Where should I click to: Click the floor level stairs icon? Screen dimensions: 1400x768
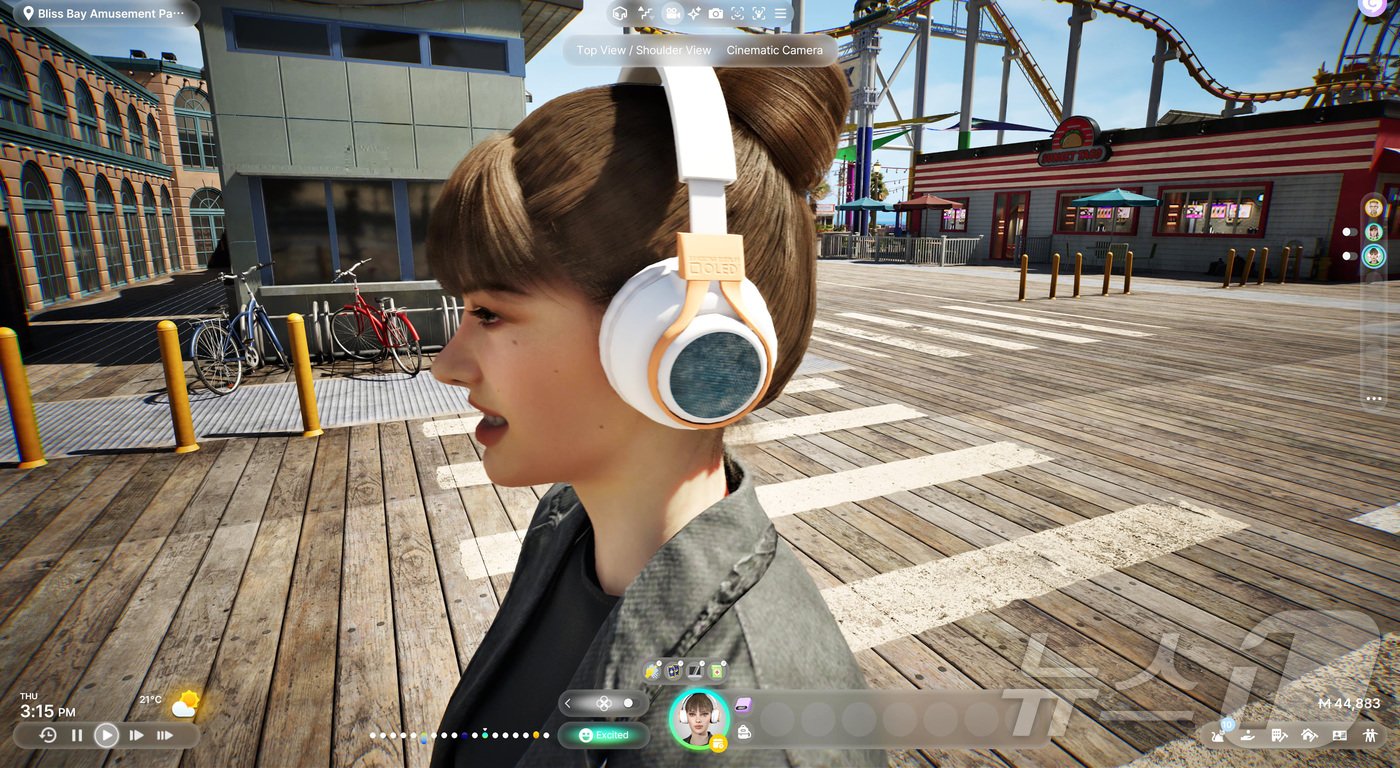646,14
